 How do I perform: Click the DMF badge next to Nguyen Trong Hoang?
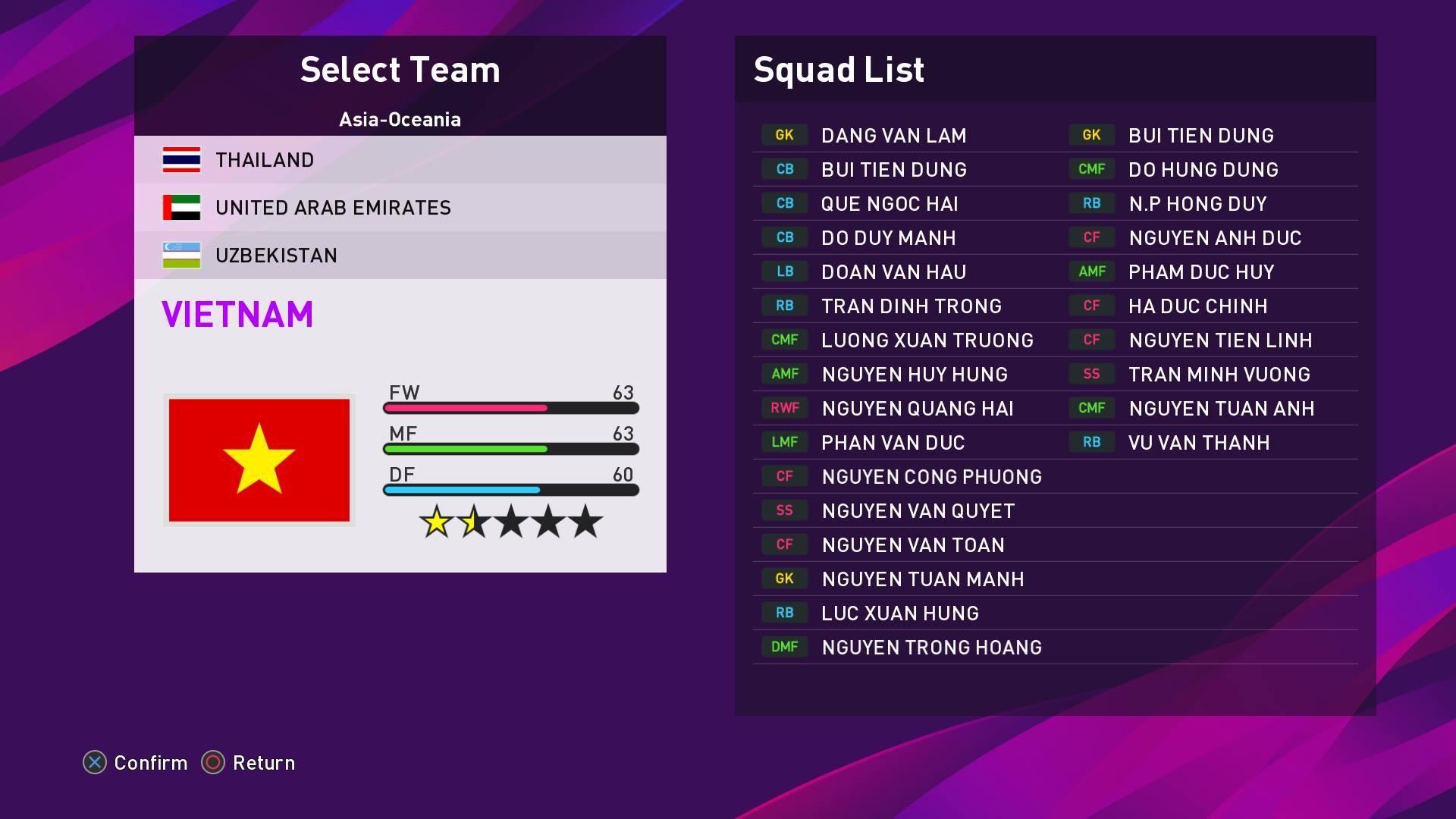(783, 647)
